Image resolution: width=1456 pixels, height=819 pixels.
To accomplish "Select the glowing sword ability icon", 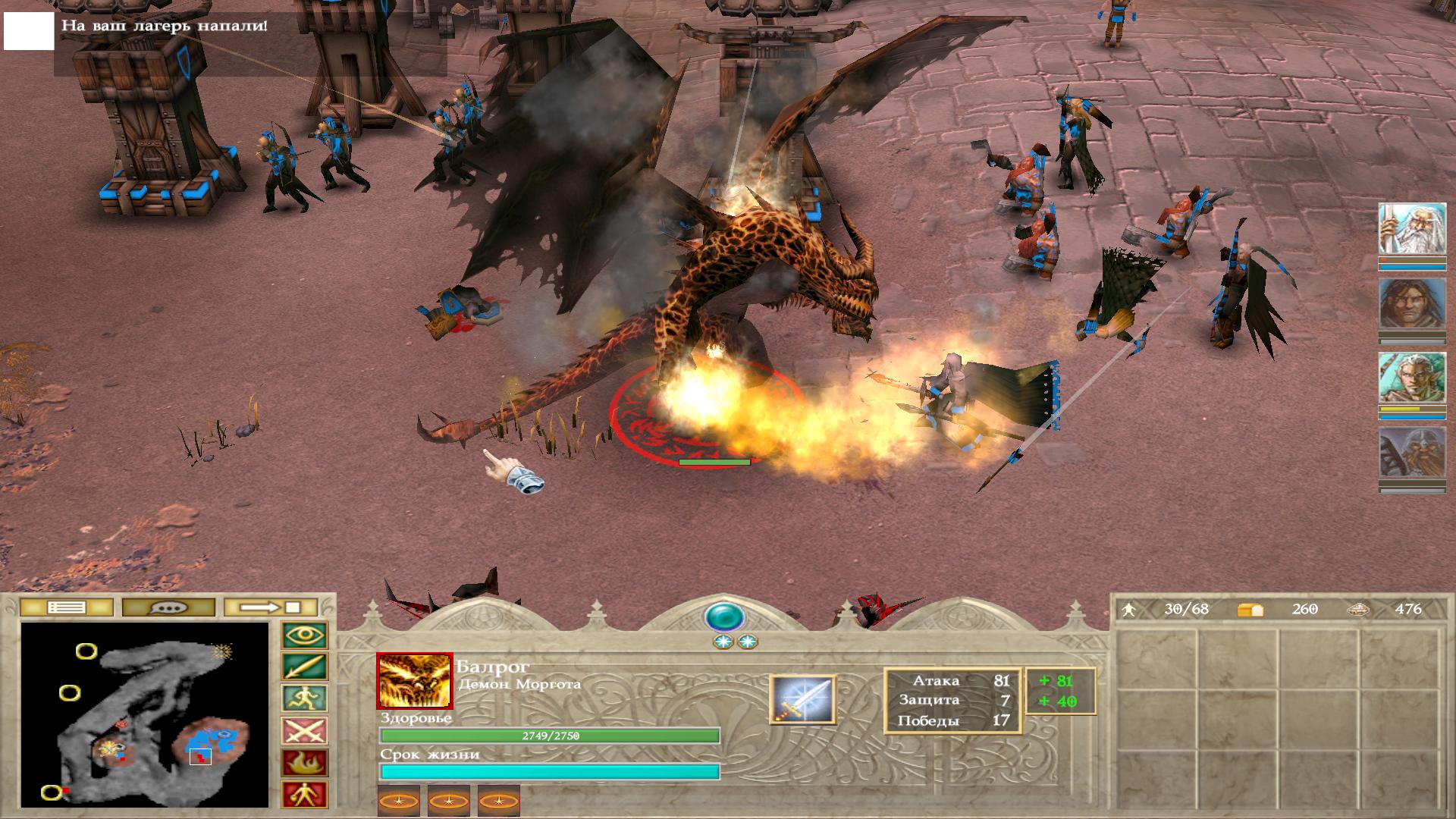I will pos(803,699).
